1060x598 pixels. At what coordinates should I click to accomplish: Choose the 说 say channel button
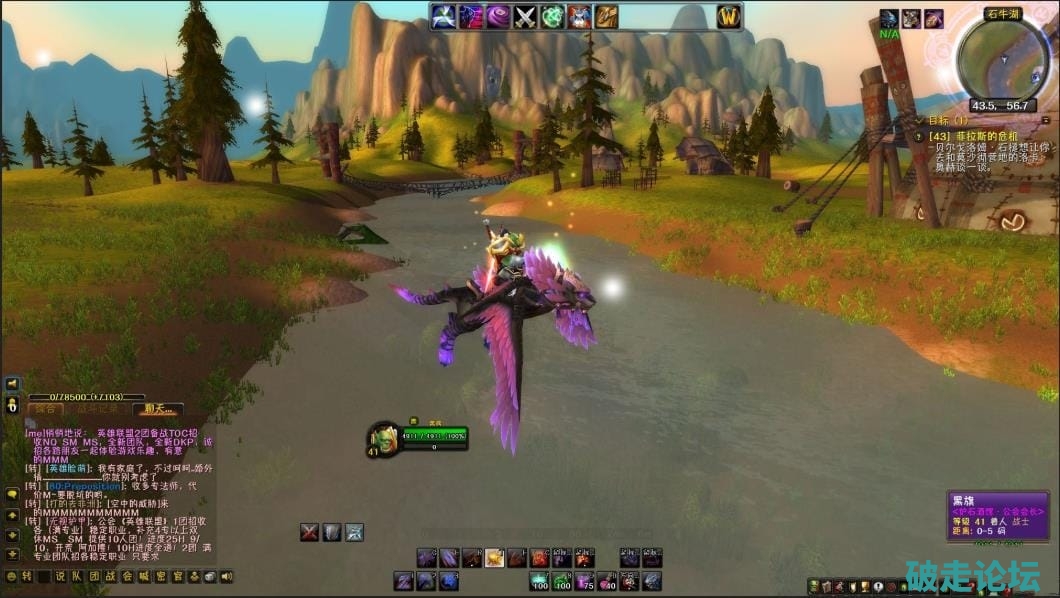(60, 576)
